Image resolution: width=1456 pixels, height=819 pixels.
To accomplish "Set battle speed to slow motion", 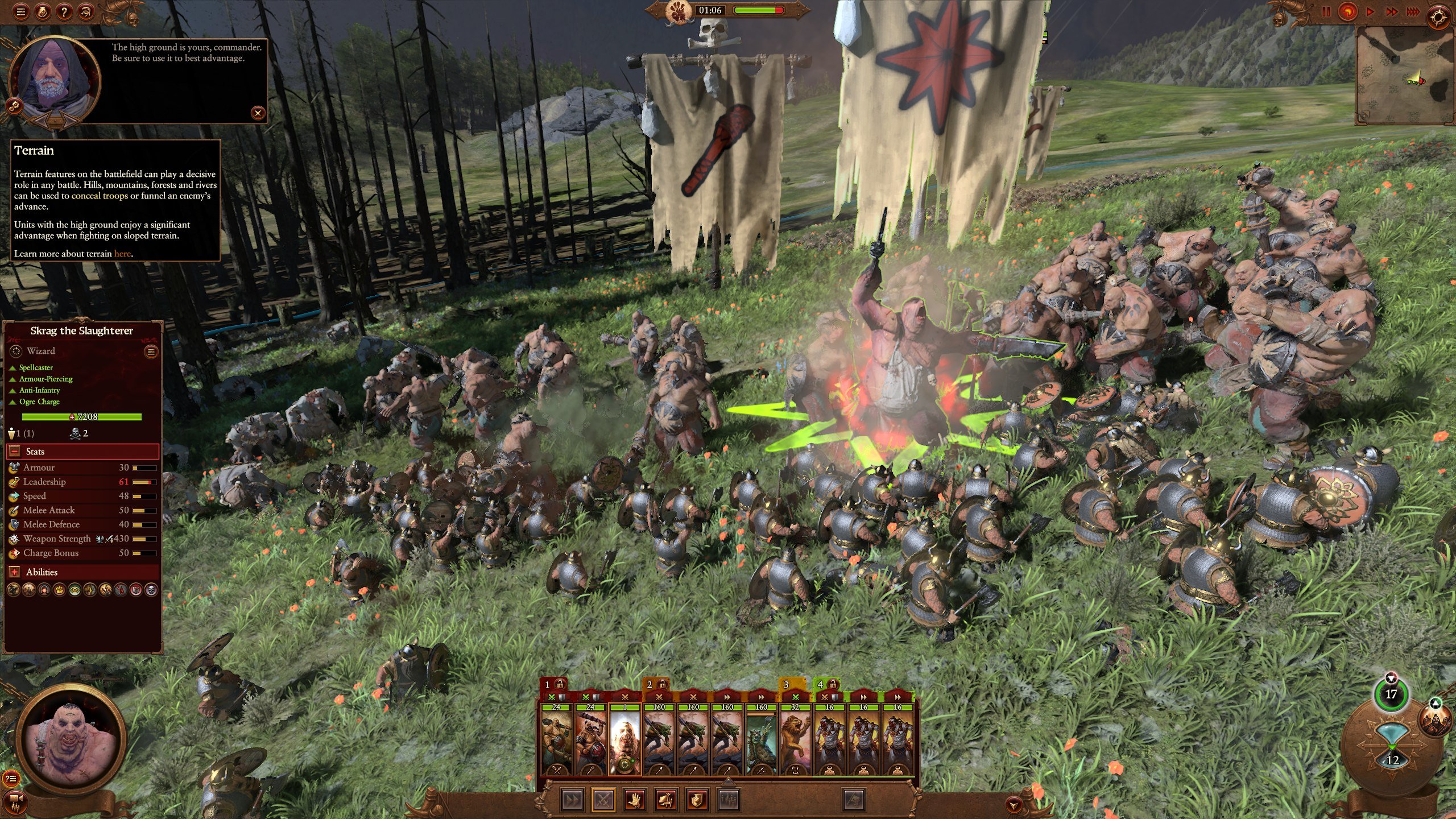I will pos(1347,11).
